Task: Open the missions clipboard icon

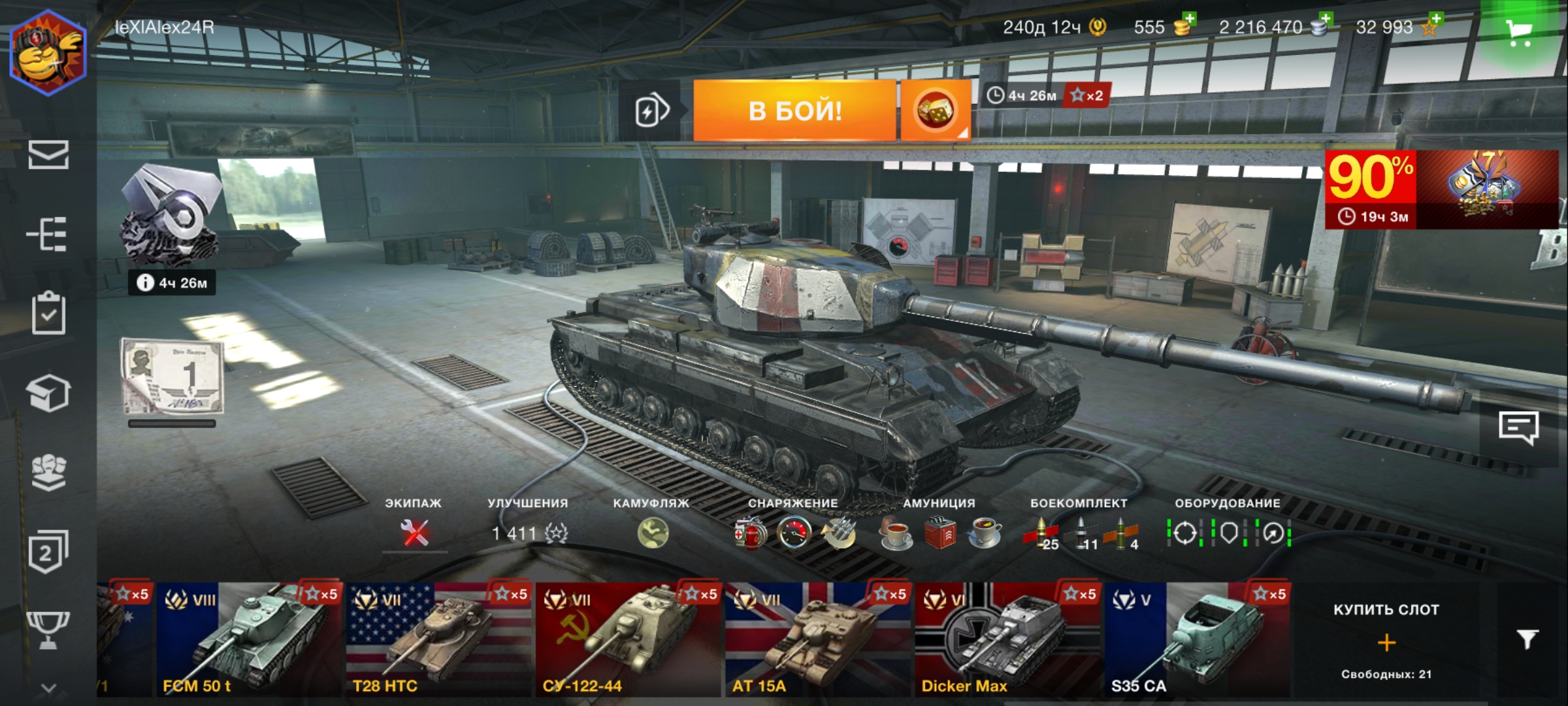Action: pyautogui.click(x=48, y=314)
